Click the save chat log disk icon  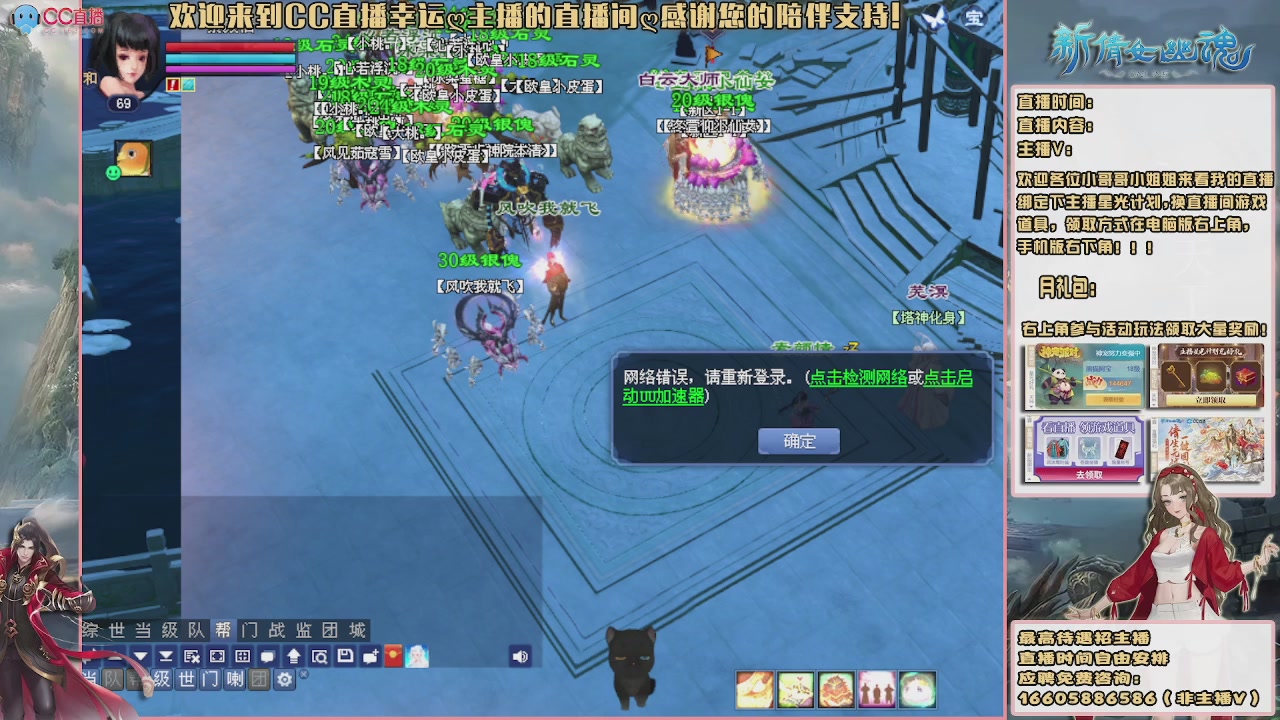(344, 656)
